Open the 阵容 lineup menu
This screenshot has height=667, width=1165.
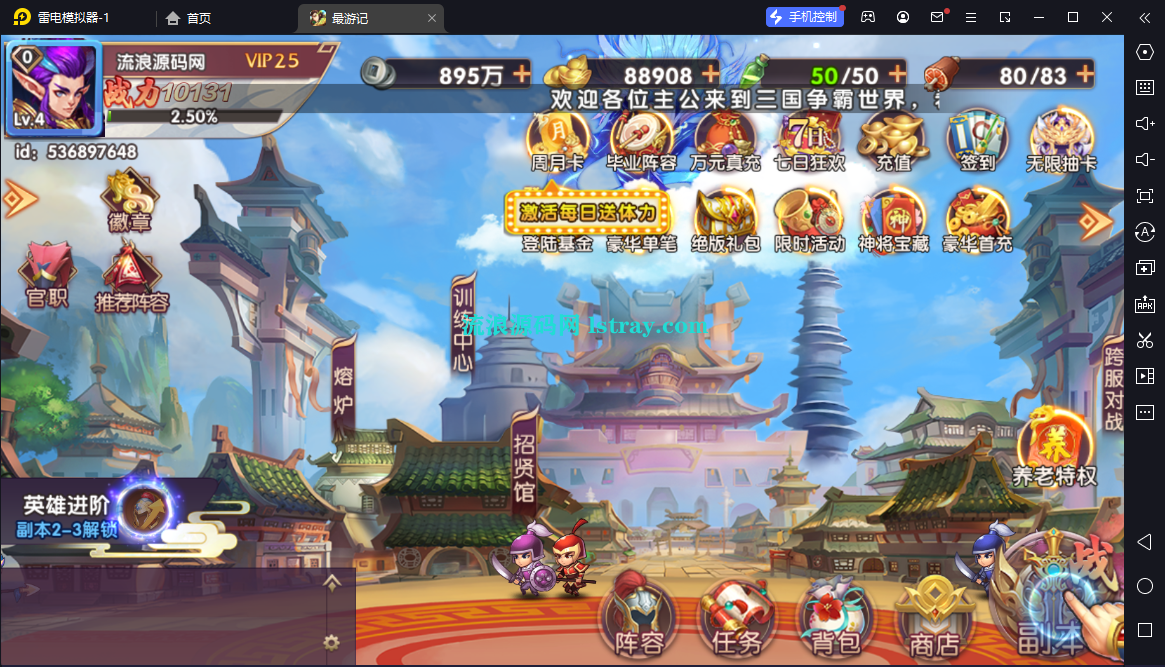[640, 615]
